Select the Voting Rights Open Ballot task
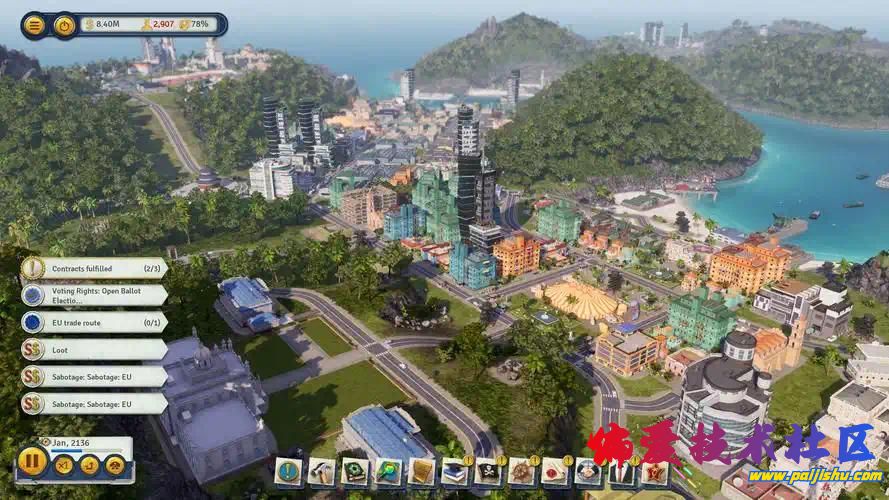This screenshot has height=500, width=889. coord(95,295)
